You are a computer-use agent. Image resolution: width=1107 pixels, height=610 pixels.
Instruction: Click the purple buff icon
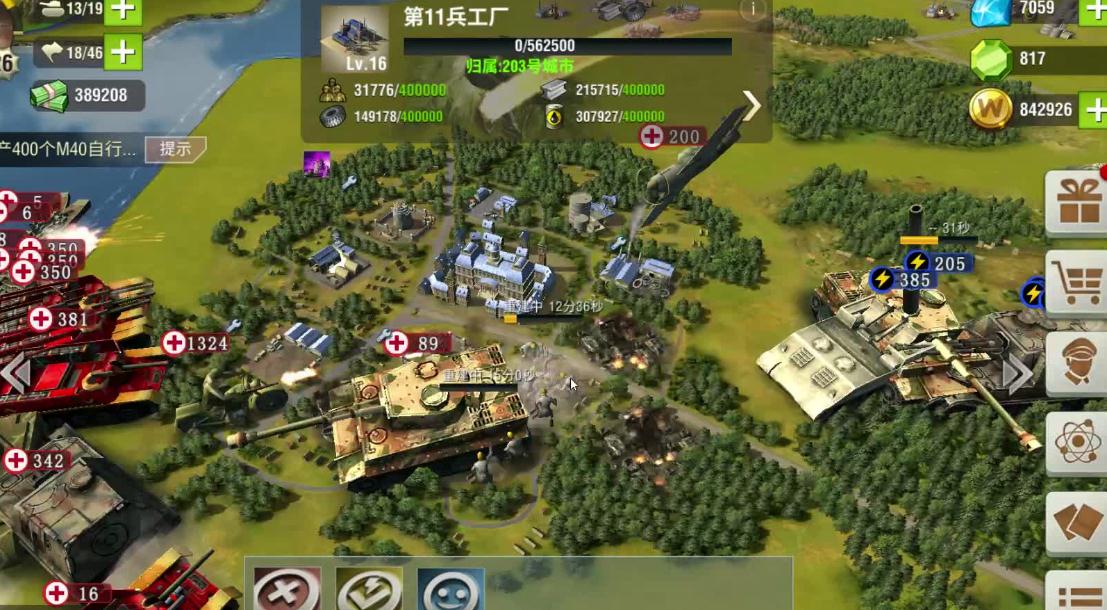pyautogui.click(x=318, y=164)
